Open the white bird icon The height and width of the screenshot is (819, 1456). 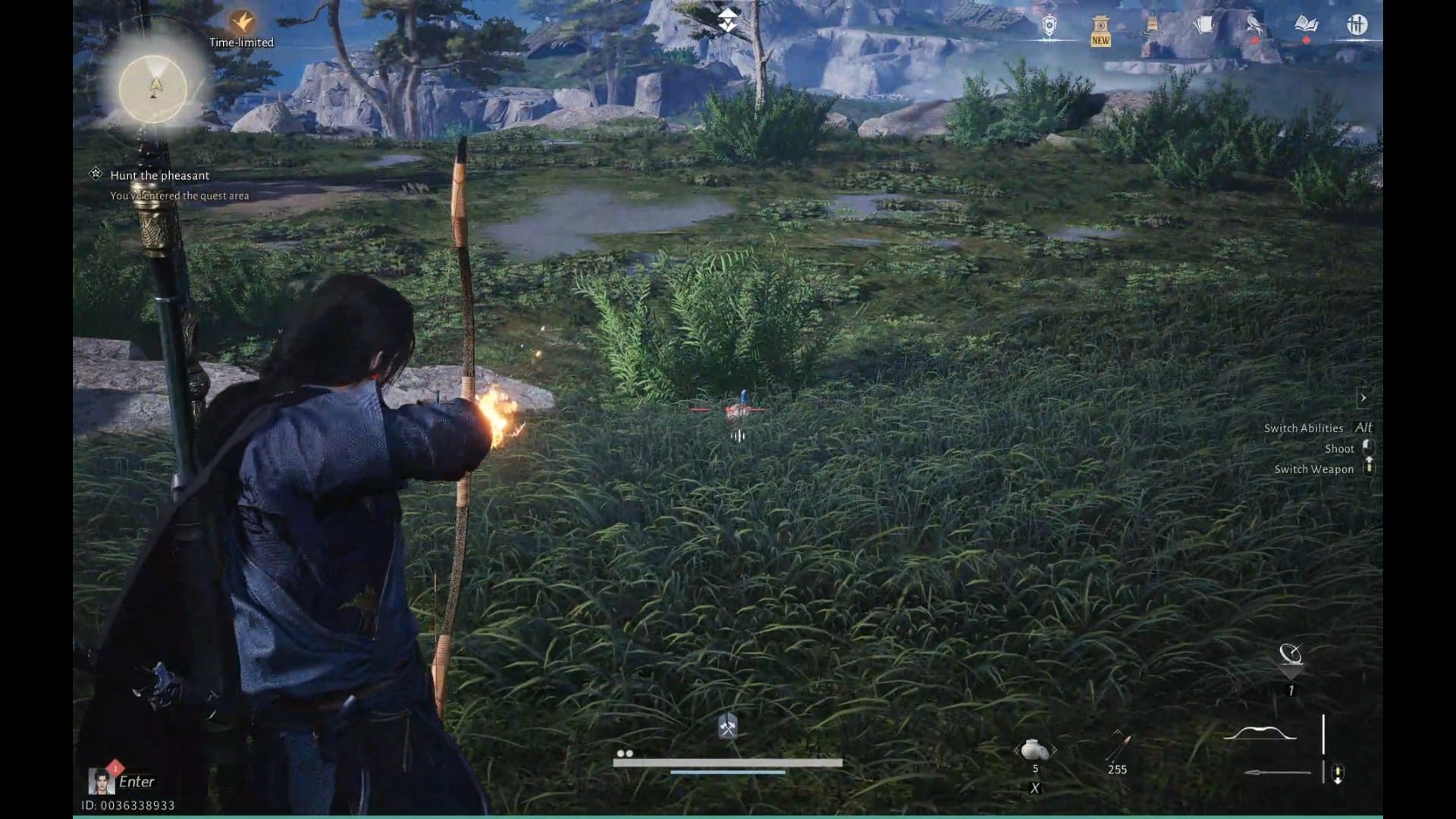1254,27
